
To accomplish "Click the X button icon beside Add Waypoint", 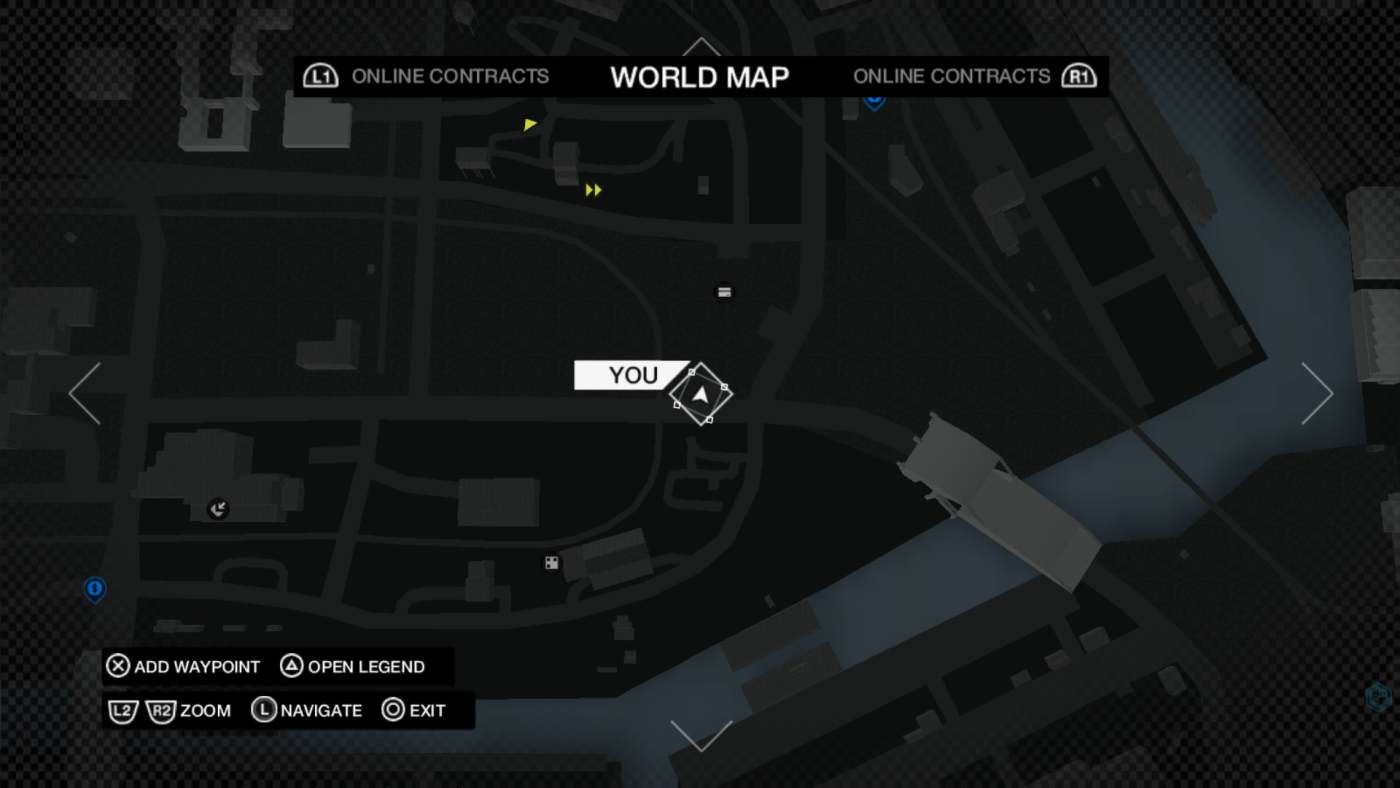I will (x=117, y=666).
